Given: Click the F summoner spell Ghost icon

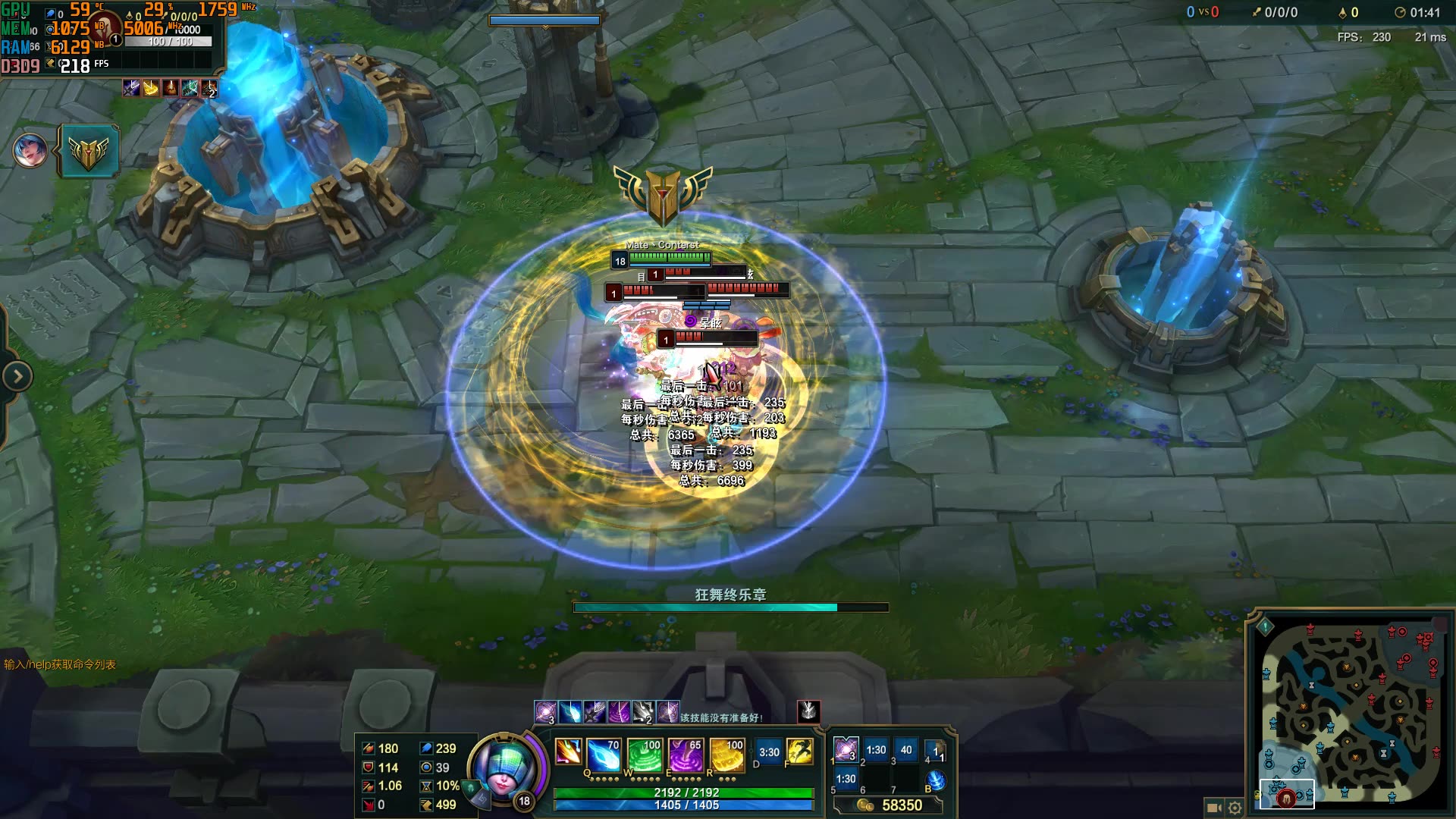Looking at the screenshot, I should tap(800, 752).
